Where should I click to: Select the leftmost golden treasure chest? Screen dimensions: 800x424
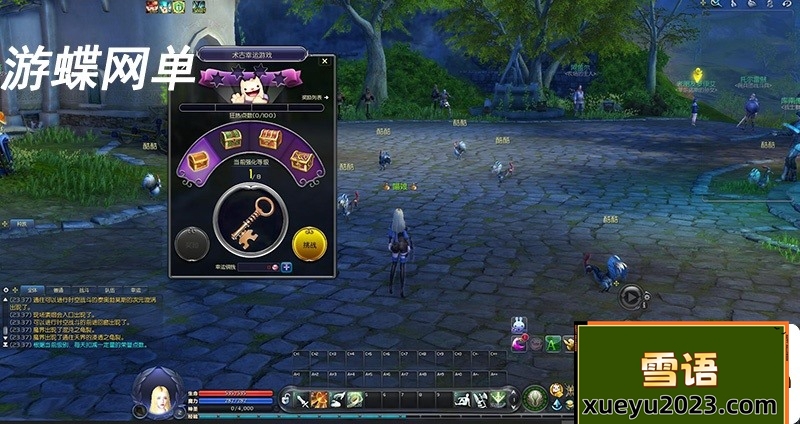(196, 160)
